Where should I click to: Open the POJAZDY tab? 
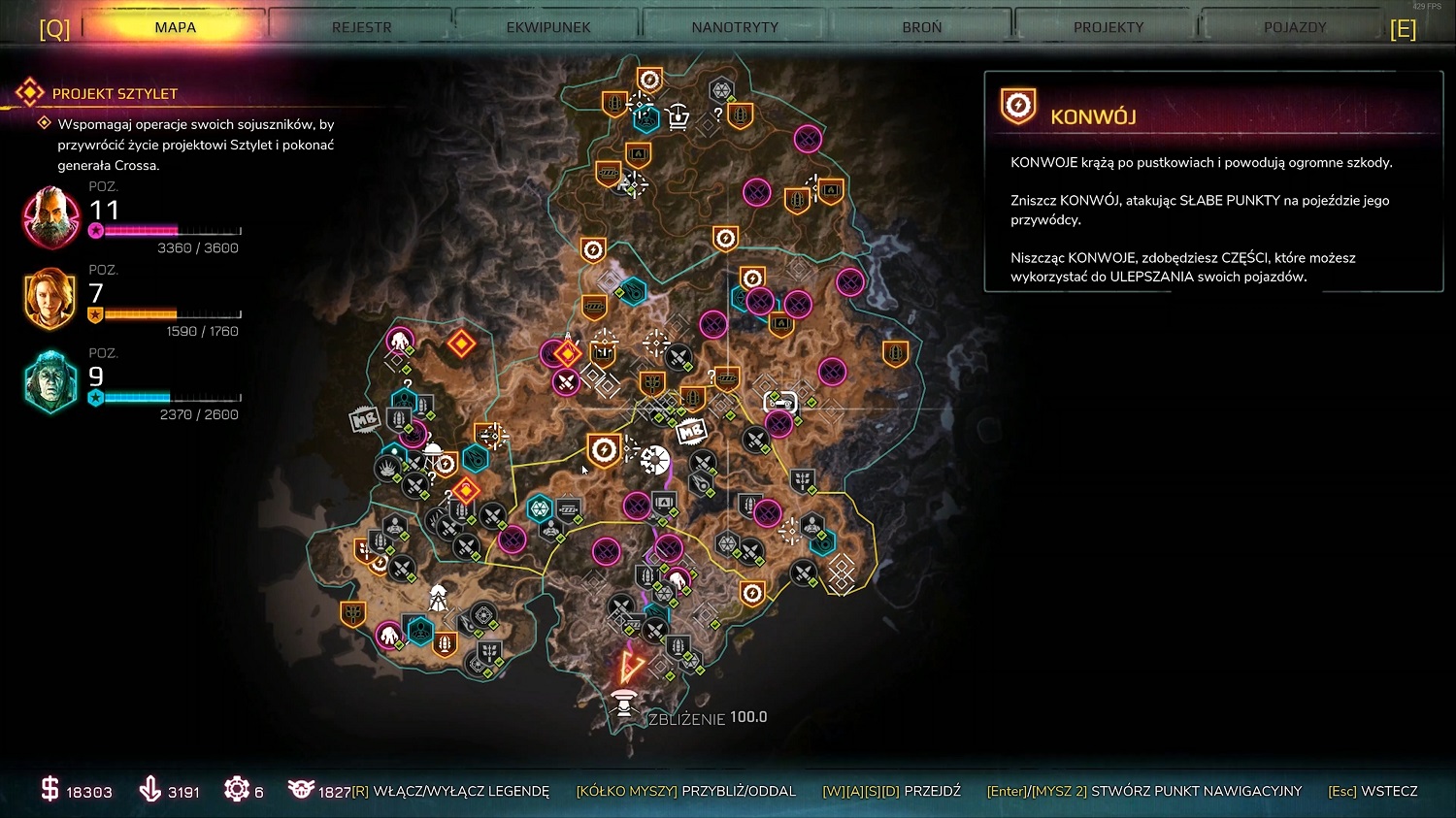(1295, 27)
